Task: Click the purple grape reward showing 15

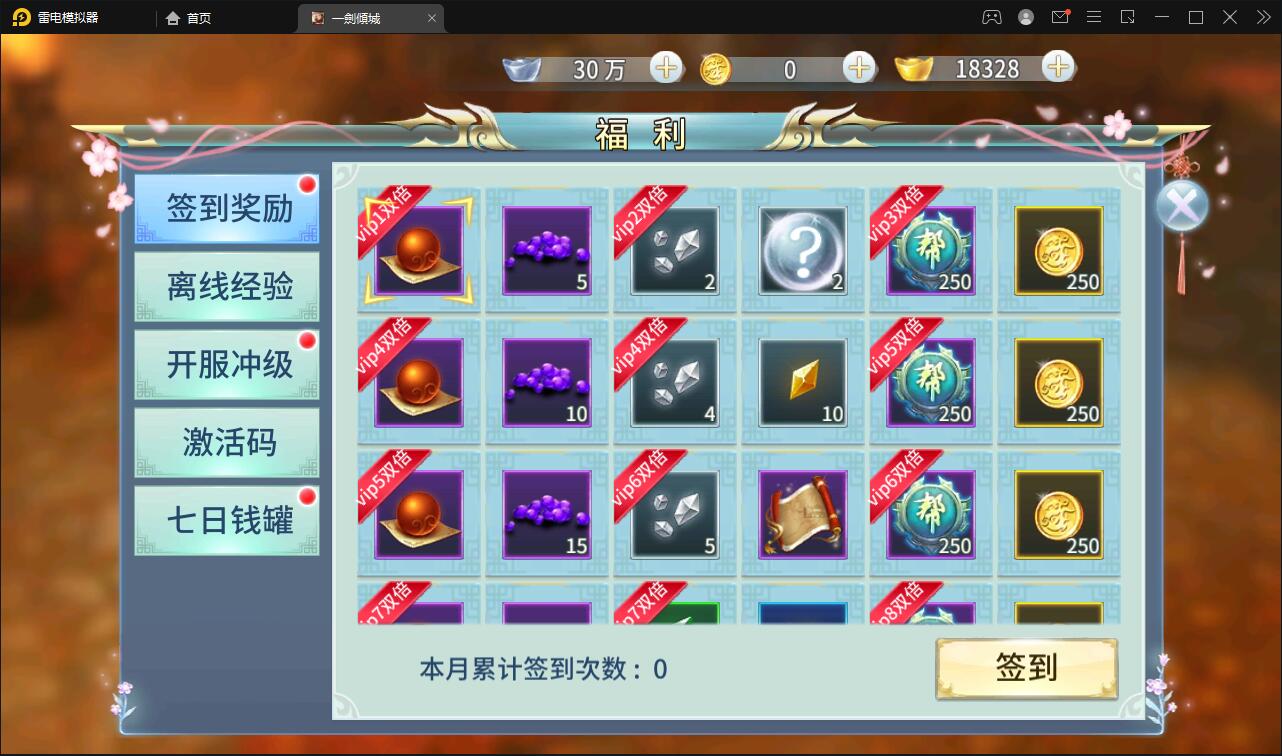Action: 545,513
